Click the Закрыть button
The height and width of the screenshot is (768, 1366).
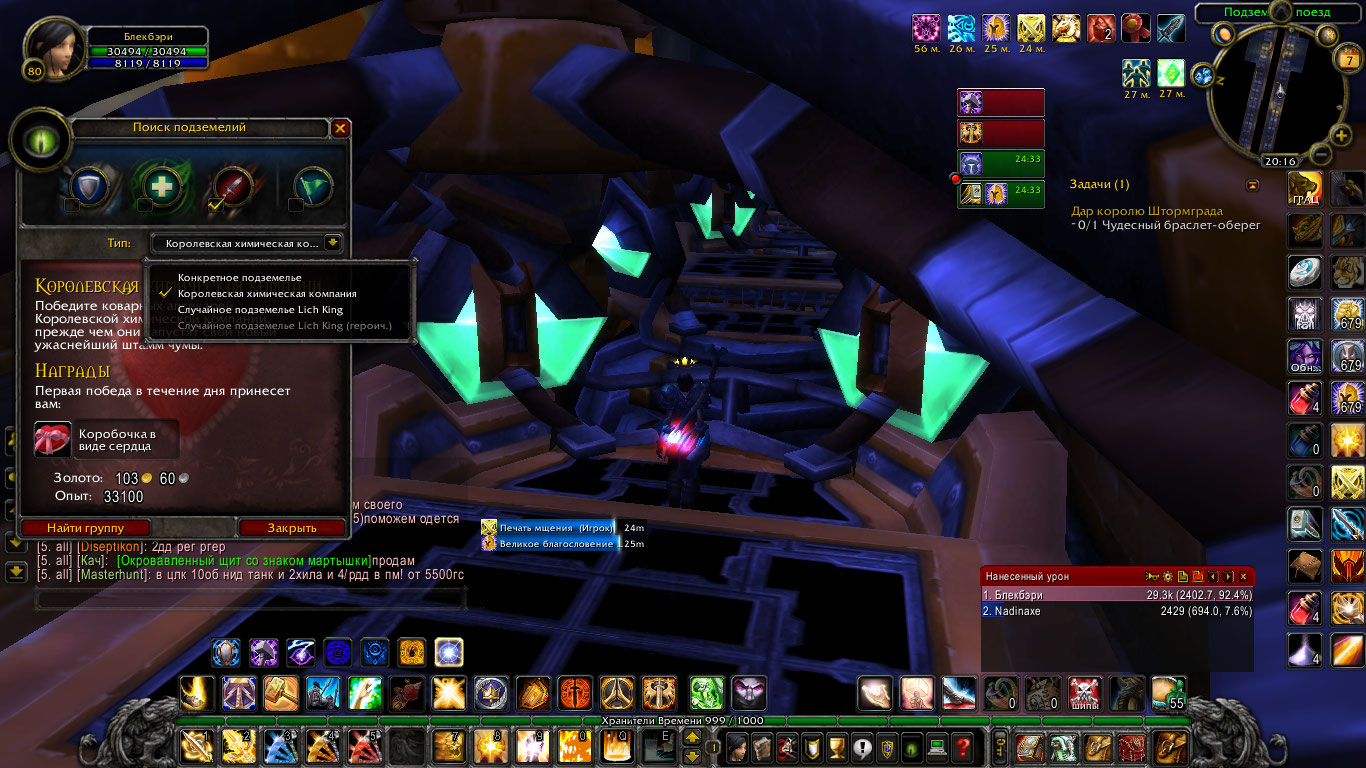coord(292,527)
